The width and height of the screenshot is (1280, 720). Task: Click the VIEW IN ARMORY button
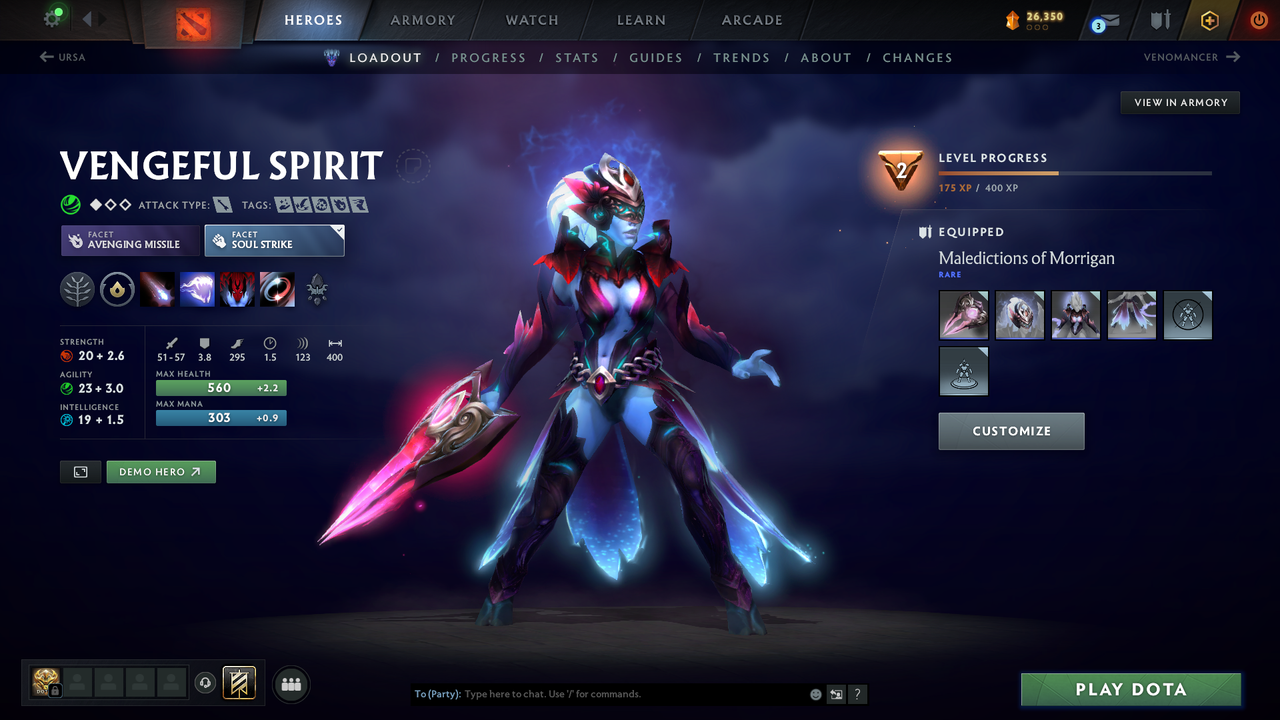click(x=1179, y=102)
